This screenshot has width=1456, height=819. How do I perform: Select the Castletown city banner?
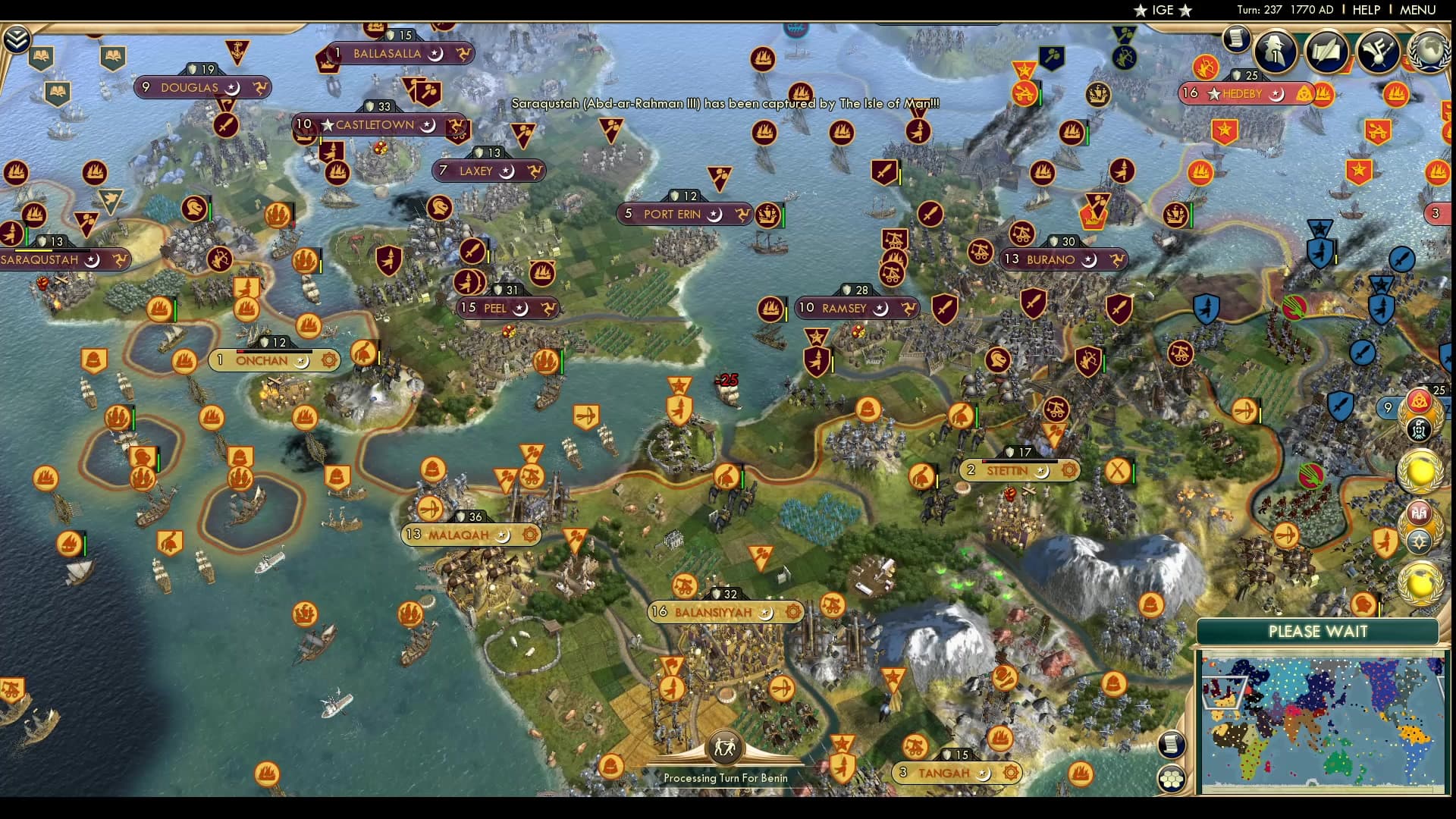coord(376,125)
